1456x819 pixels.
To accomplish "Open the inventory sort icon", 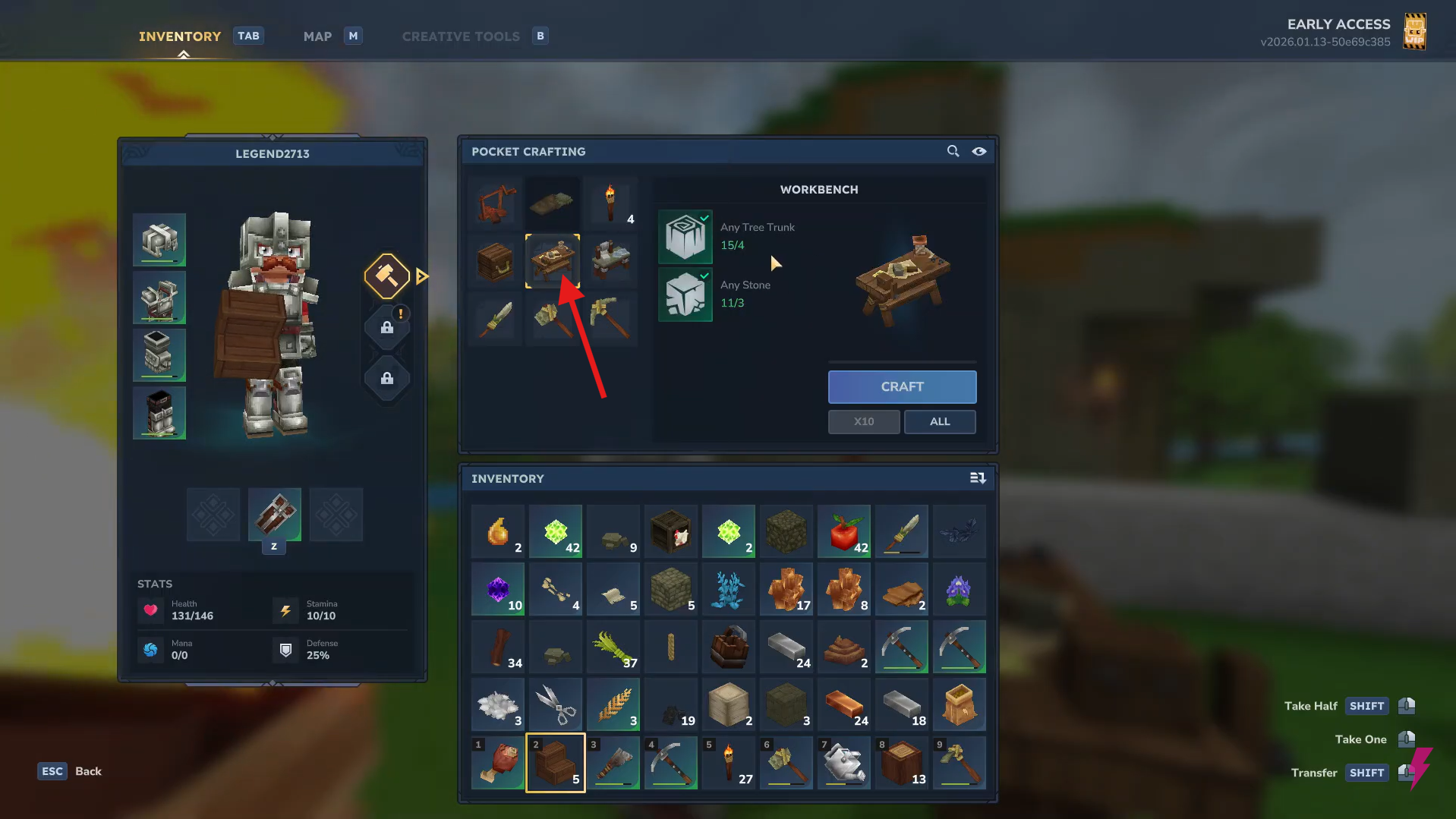I will 978,478.
